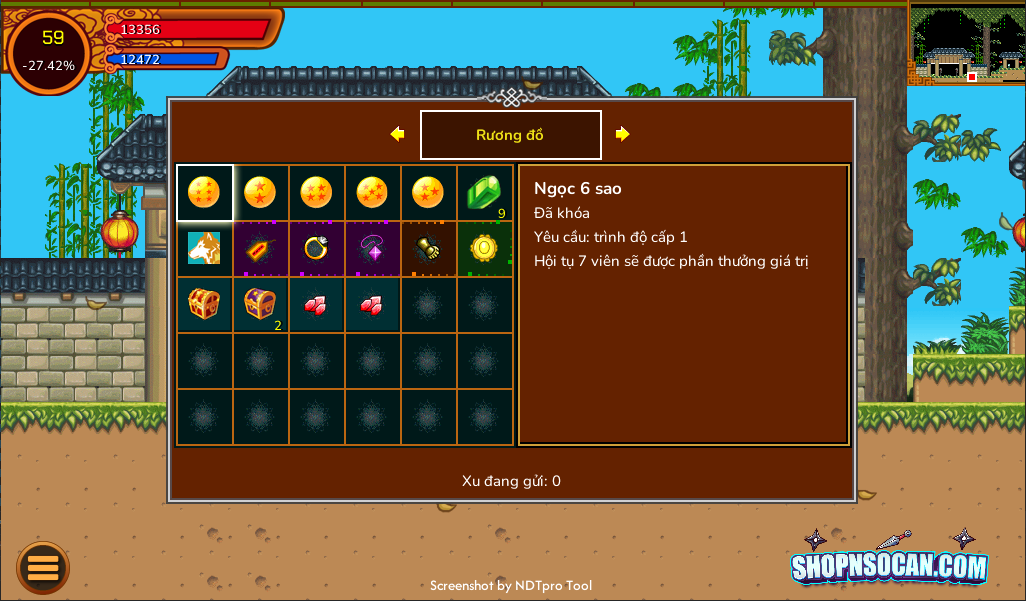Pick the wolf portrait item slot
Viewport: 1026px width, 601px height.
pos(205,249)
